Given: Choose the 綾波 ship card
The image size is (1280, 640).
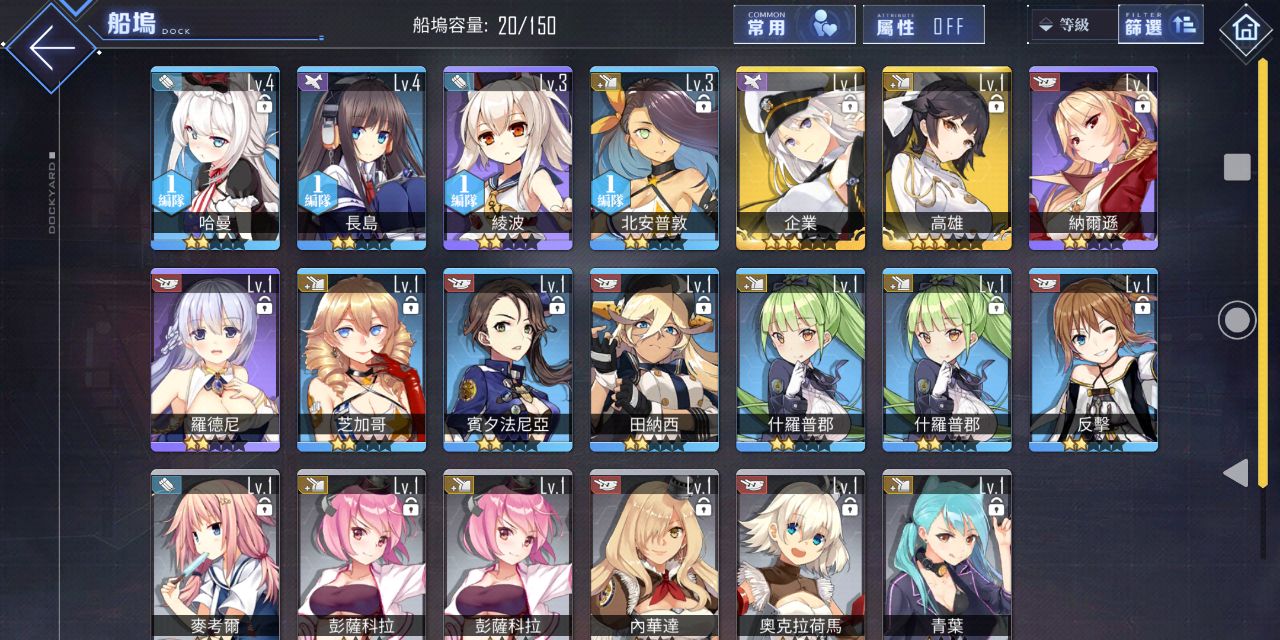Looking at the screenshot, I should pos(508,158).
